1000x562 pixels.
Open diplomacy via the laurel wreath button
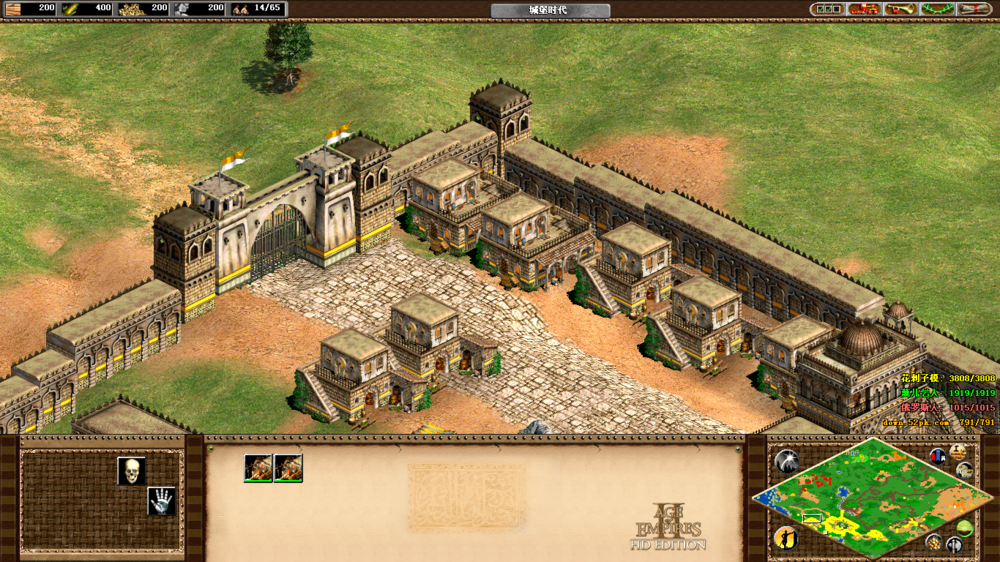point(936,9)
